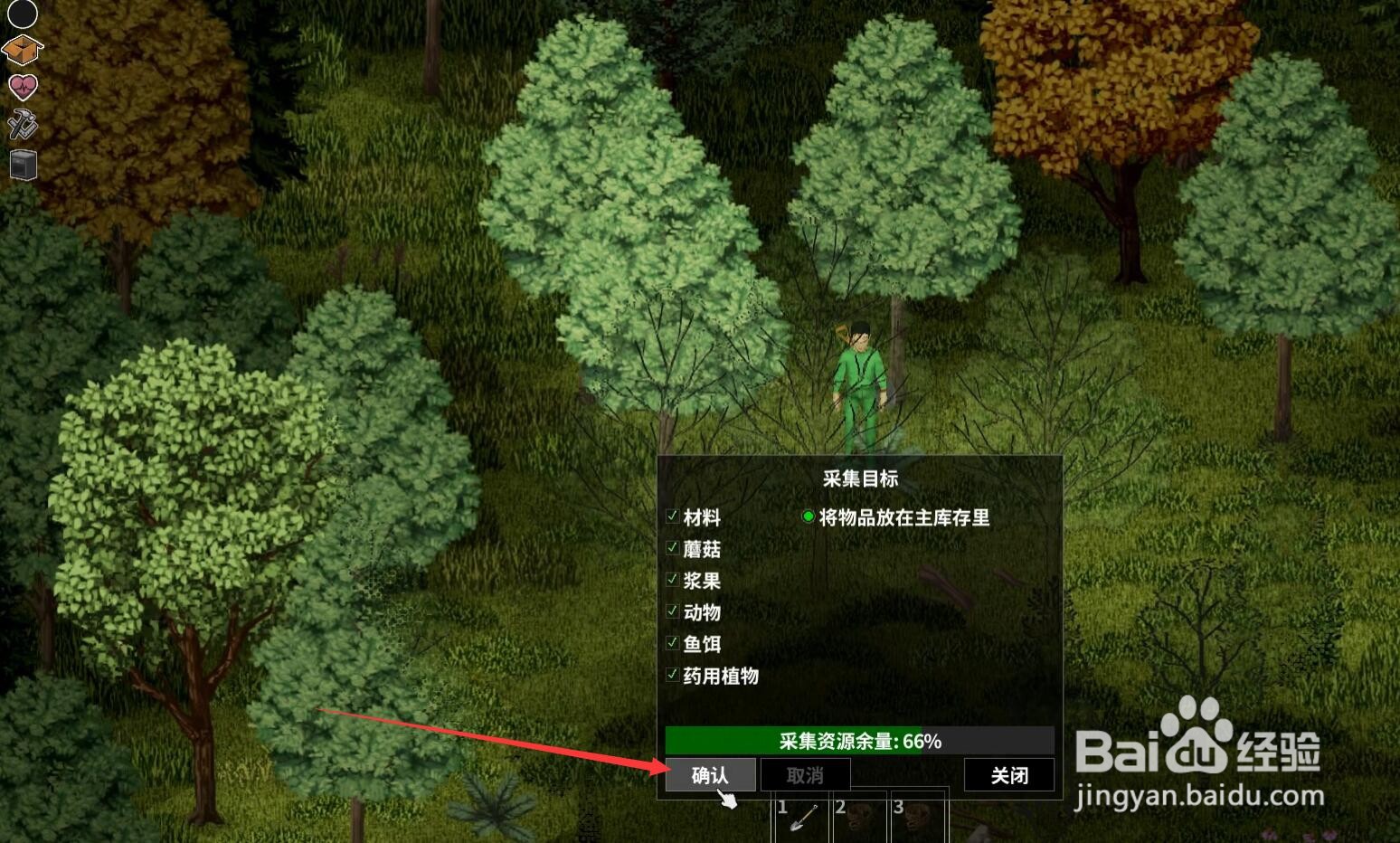Viewport: 1400px width, 843px height.
Task: Uncheck the 材料 checkbox
Action: tap(672, 516)
